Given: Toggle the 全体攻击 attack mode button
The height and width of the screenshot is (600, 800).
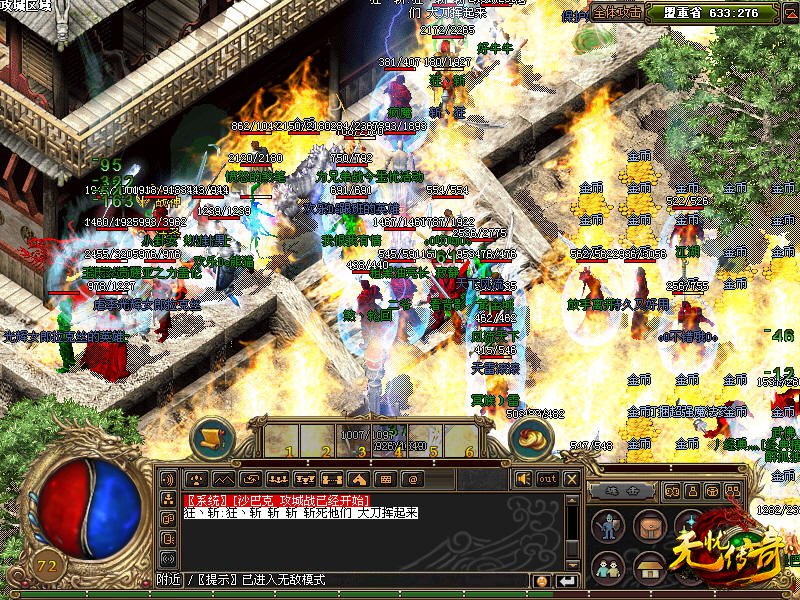Looking at the screenshot, I should pos(617,13).
